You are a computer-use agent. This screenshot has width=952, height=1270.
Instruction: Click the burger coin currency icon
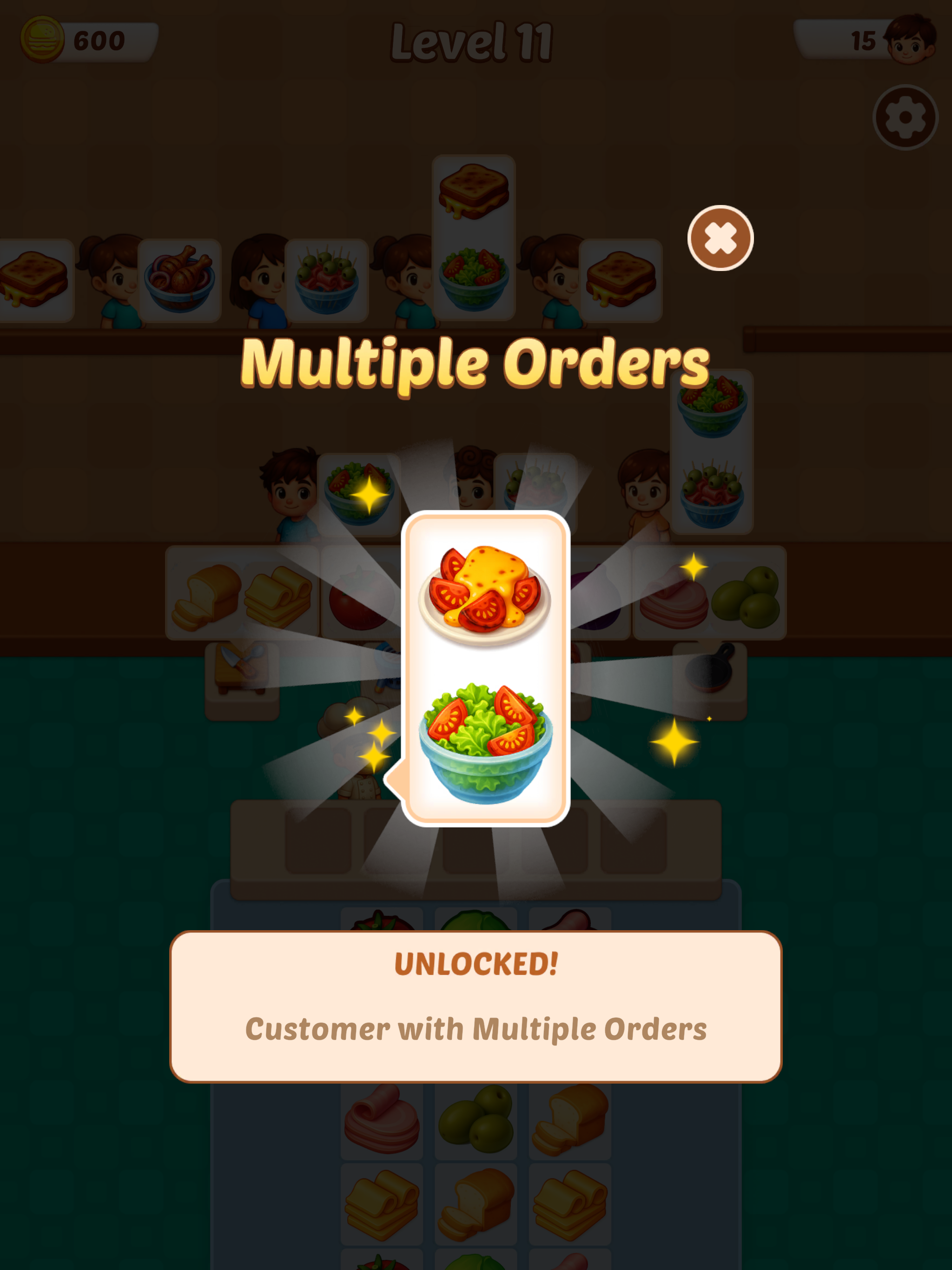click(41, 40)
